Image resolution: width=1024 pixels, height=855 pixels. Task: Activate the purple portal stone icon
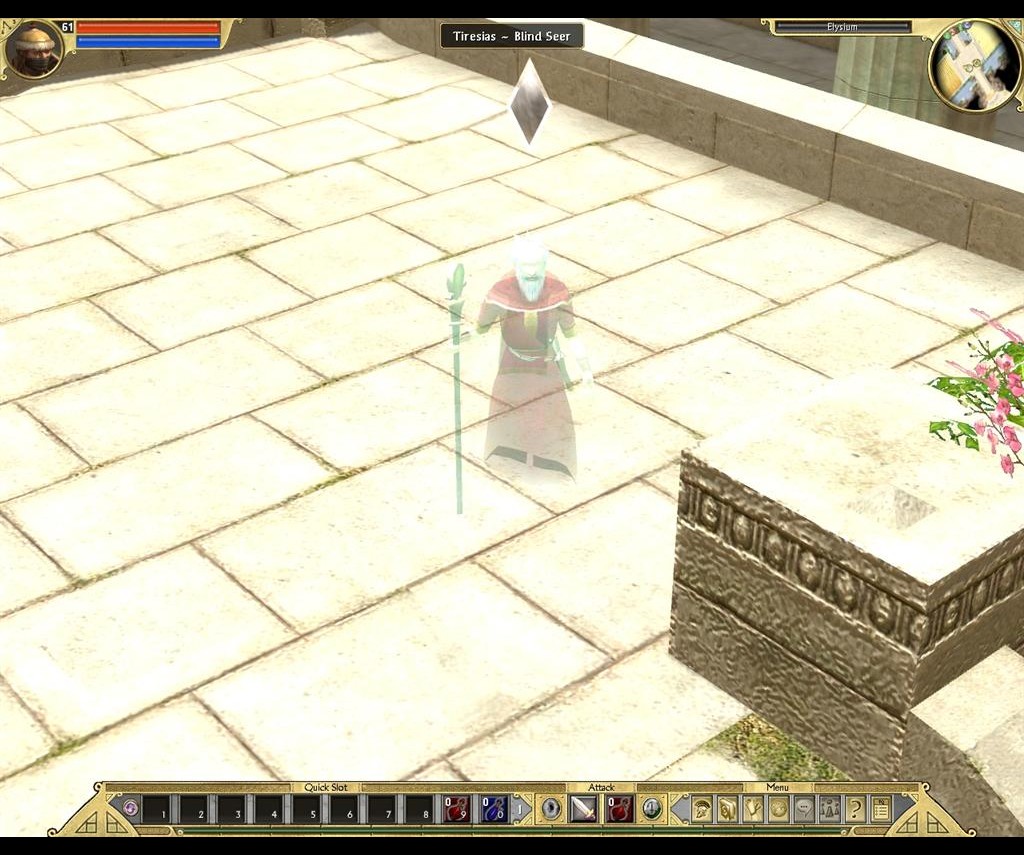point(130,808)
